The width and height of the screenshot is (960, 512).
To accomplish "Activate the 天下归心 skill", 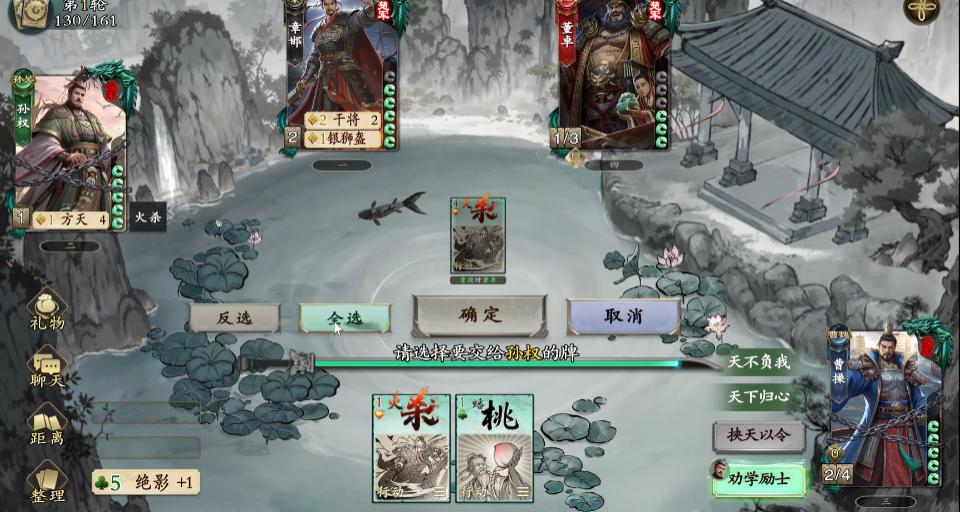I will (x=758, y=397).
